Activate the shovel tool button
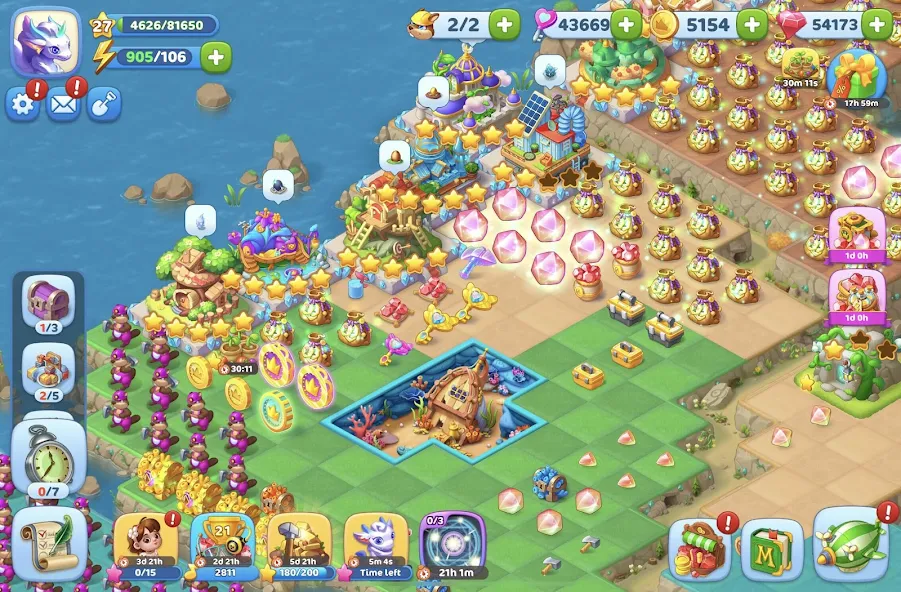The height and width of the screenshot is (592, 901). (x=104, y=104)
